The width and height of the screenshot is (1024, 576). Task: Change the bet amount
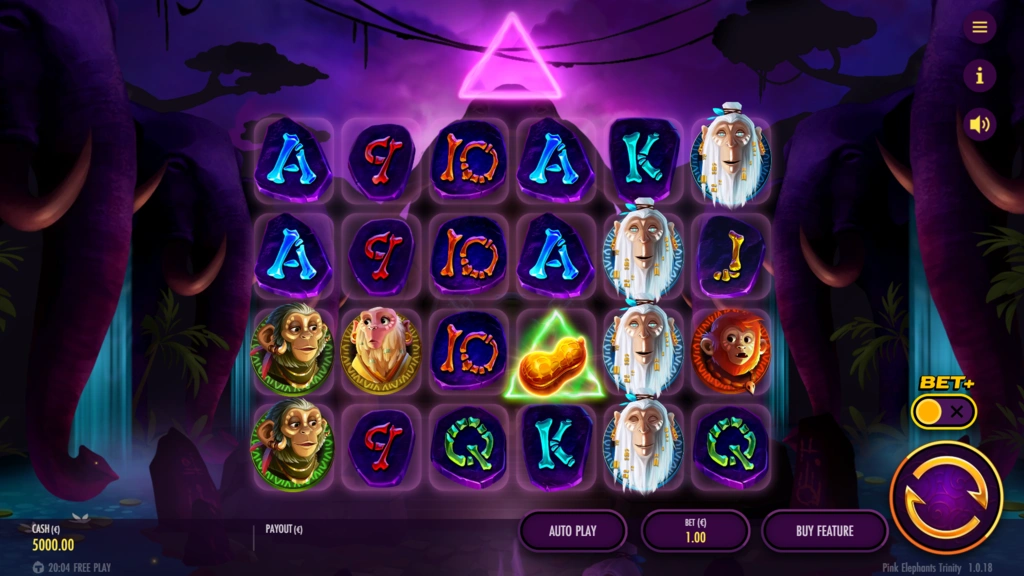pyautogui.click(x=695, y=530)
